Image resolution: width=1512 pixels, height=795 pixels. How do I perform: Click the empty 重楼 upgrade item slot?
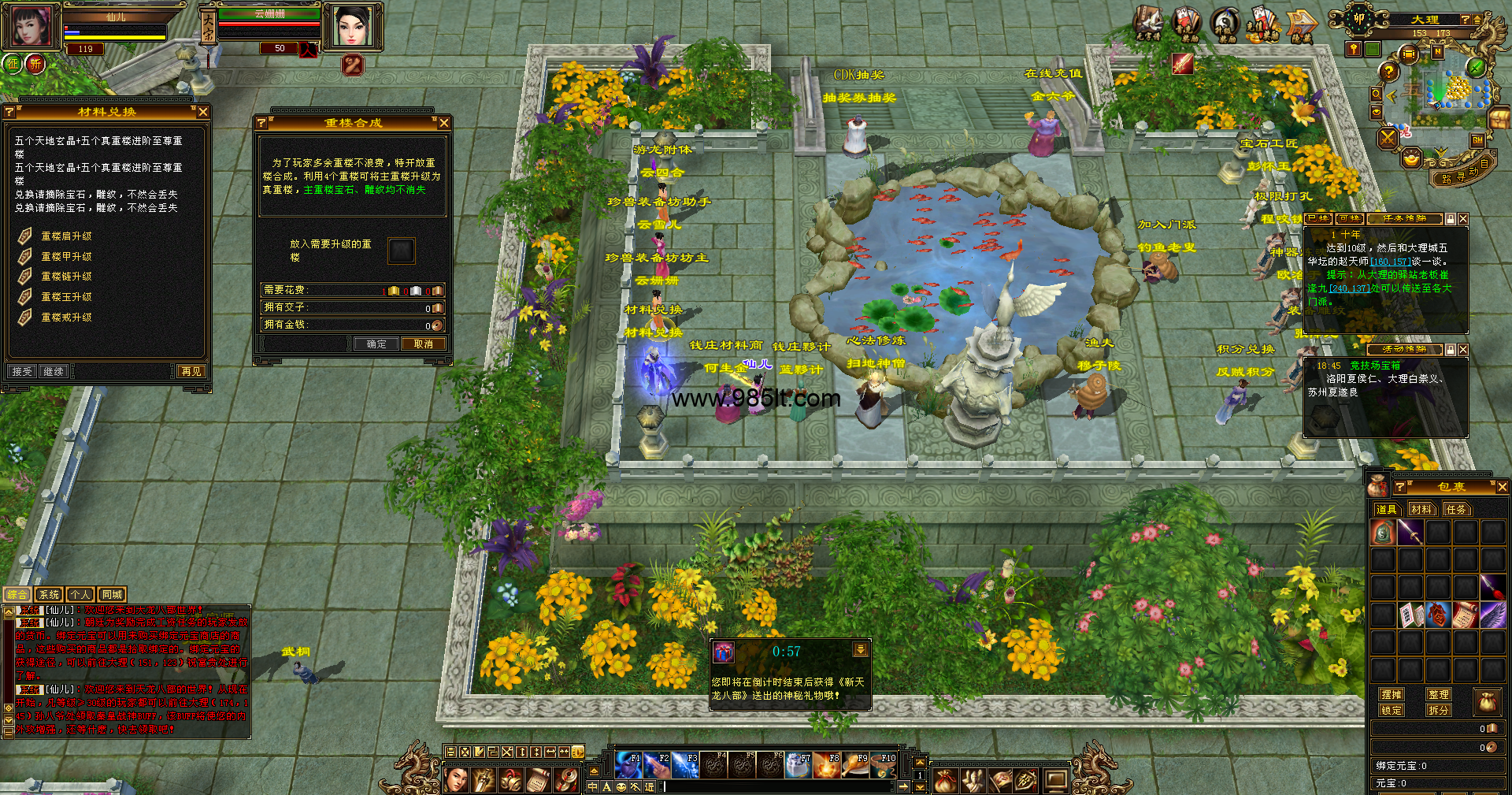(401, 251)
